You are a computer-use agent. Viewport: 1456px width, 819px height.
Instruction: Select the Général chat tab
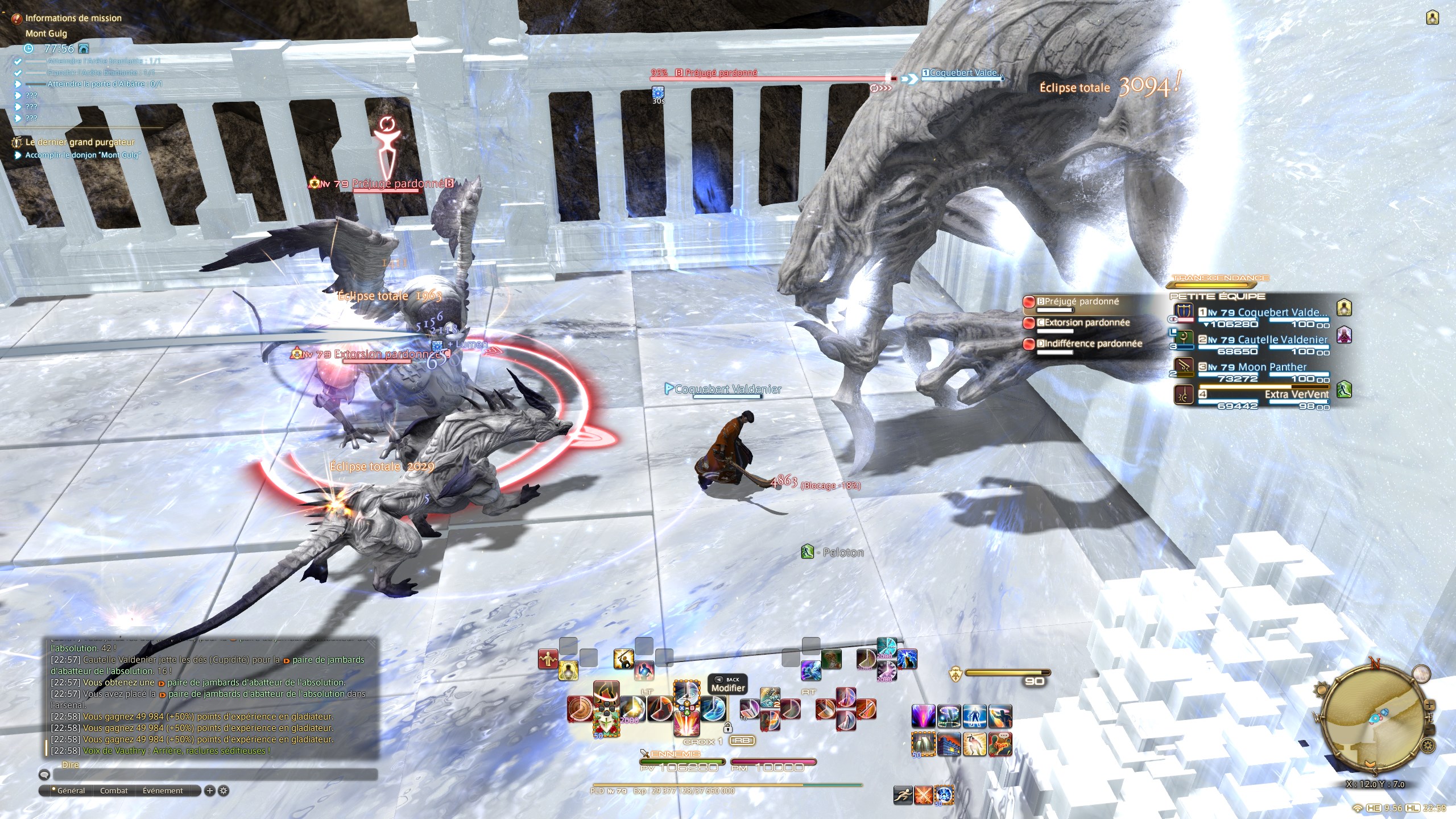71,791
